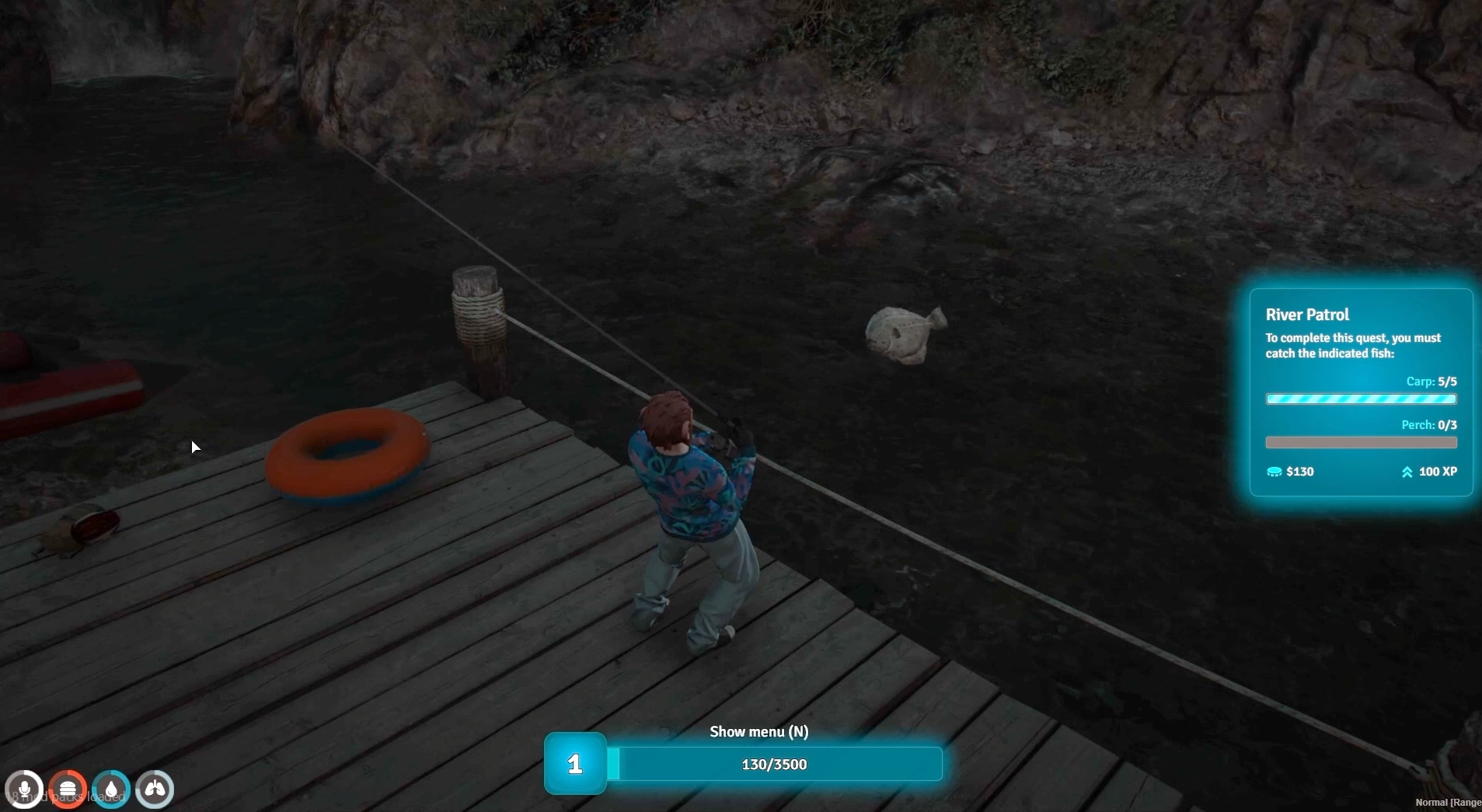Open the River Patrol quest tracker
The image size is (1482, 812).
tap(1361, 392)
